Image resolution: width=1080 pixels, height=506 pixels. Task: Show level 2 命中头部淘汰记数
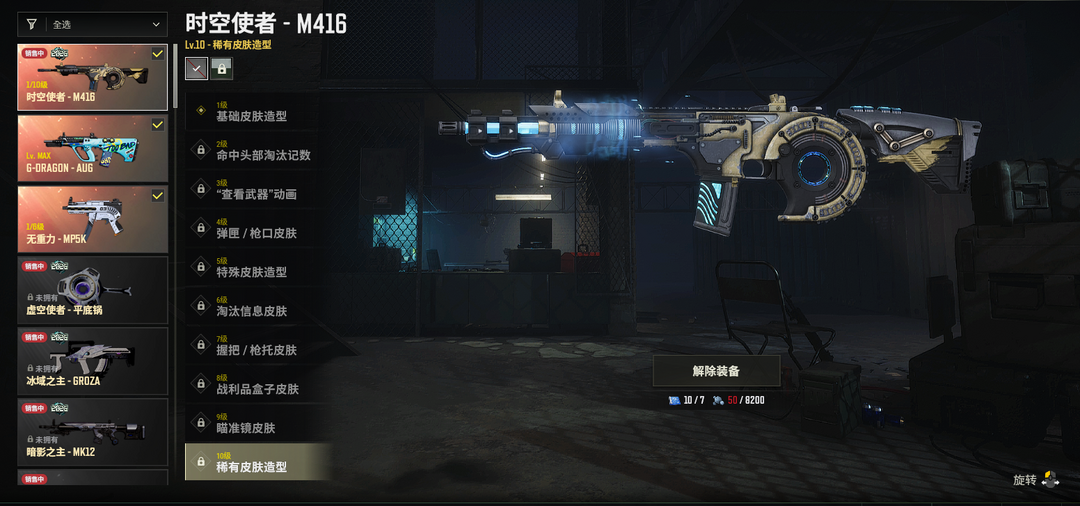(x=256, y=150)
